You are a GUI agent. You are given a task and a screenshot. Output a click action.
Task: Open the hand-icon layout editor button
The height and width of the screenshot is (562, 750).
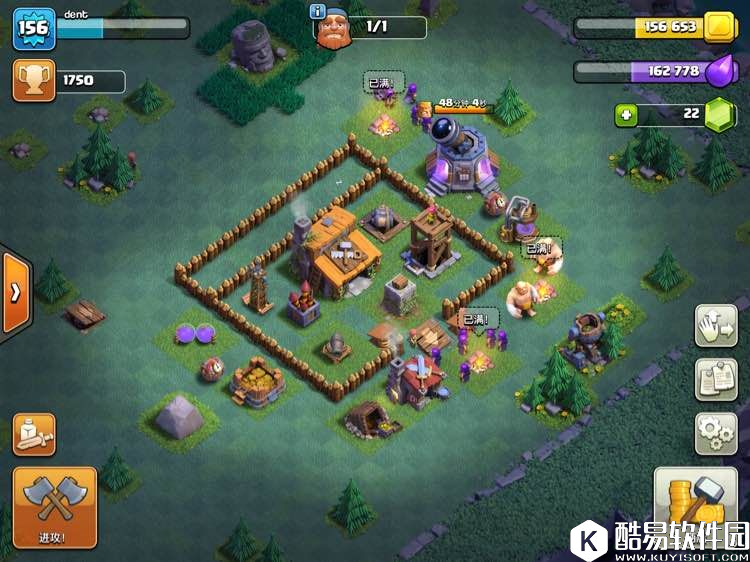pos(716,326)
